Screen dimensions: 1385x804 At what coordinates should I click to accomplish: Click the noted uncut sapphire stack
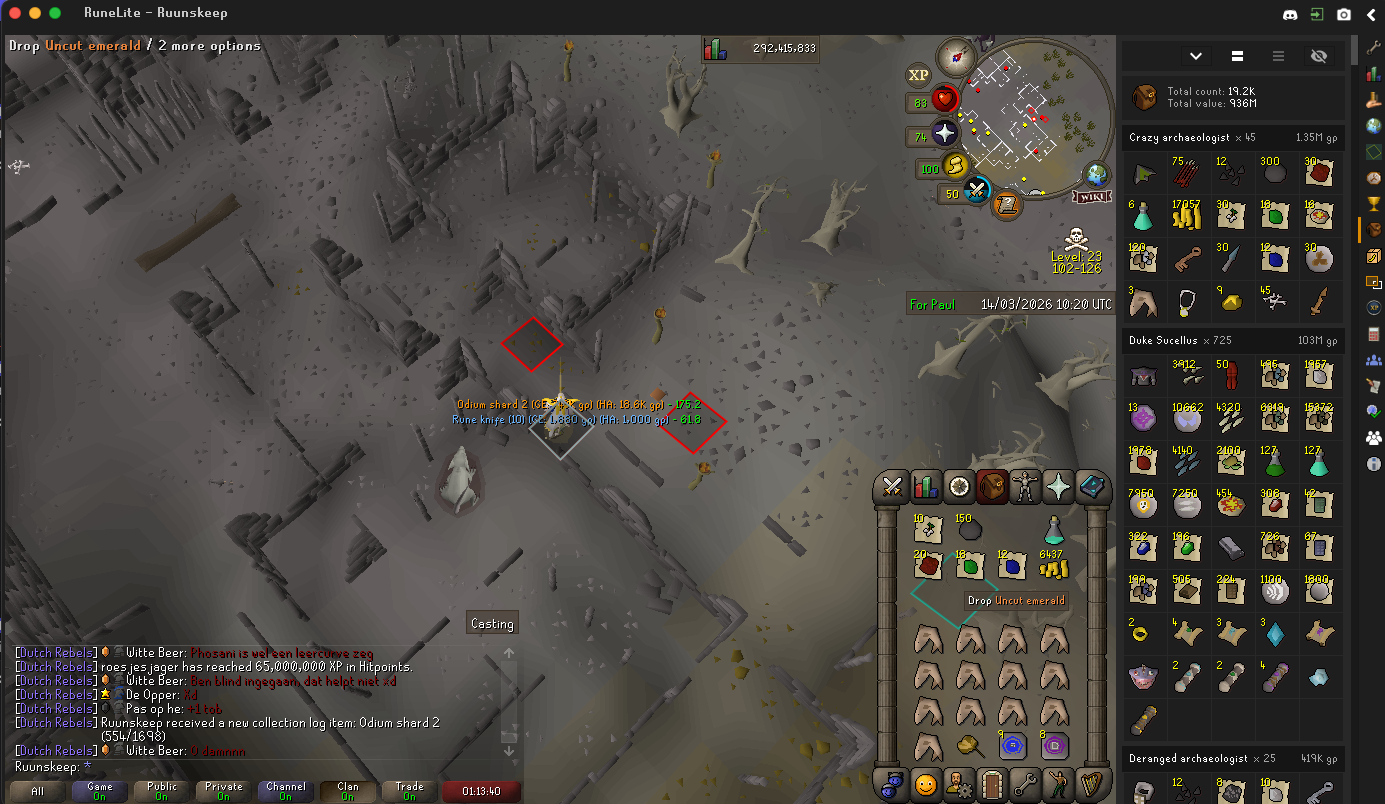[x=1011, y=566]
